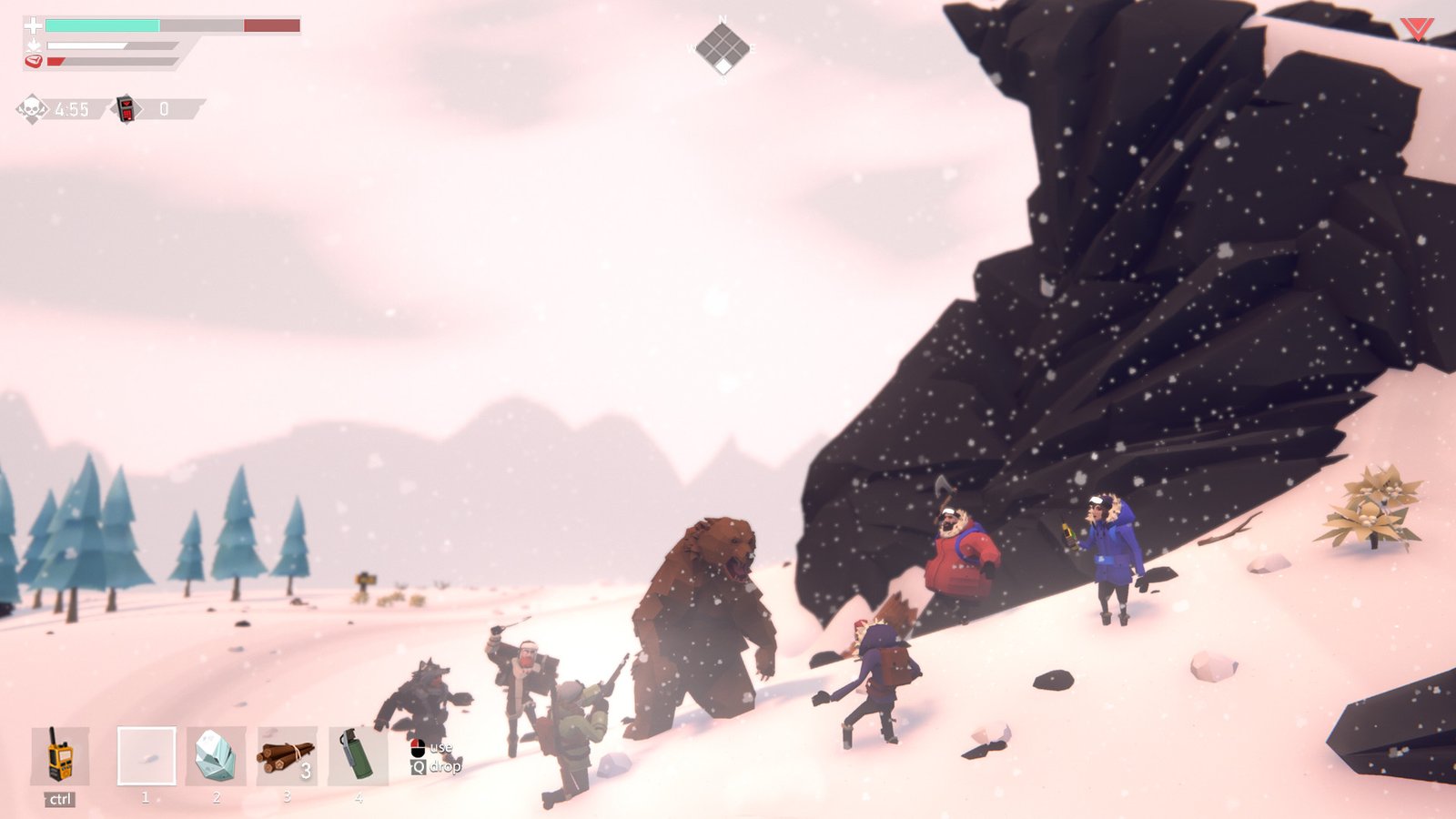The height and width of the screenshot is (819, 1456).
Task: Click the steak icon next to the hunger bar
Action: click(34, 61)
